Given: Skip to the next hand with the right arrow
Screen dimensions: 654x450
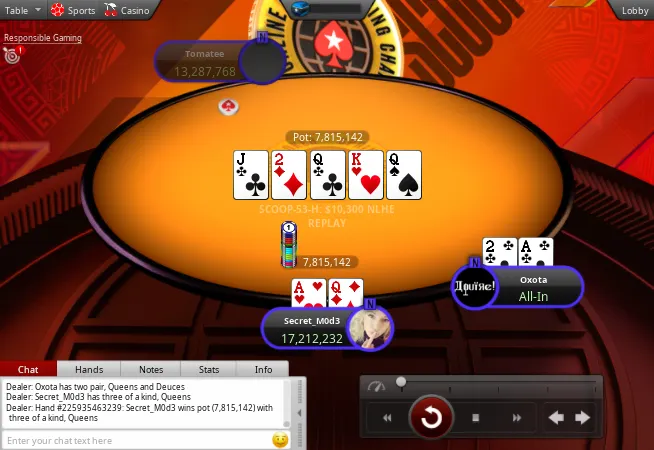Looking at the screenshot, I should point(583,418).
